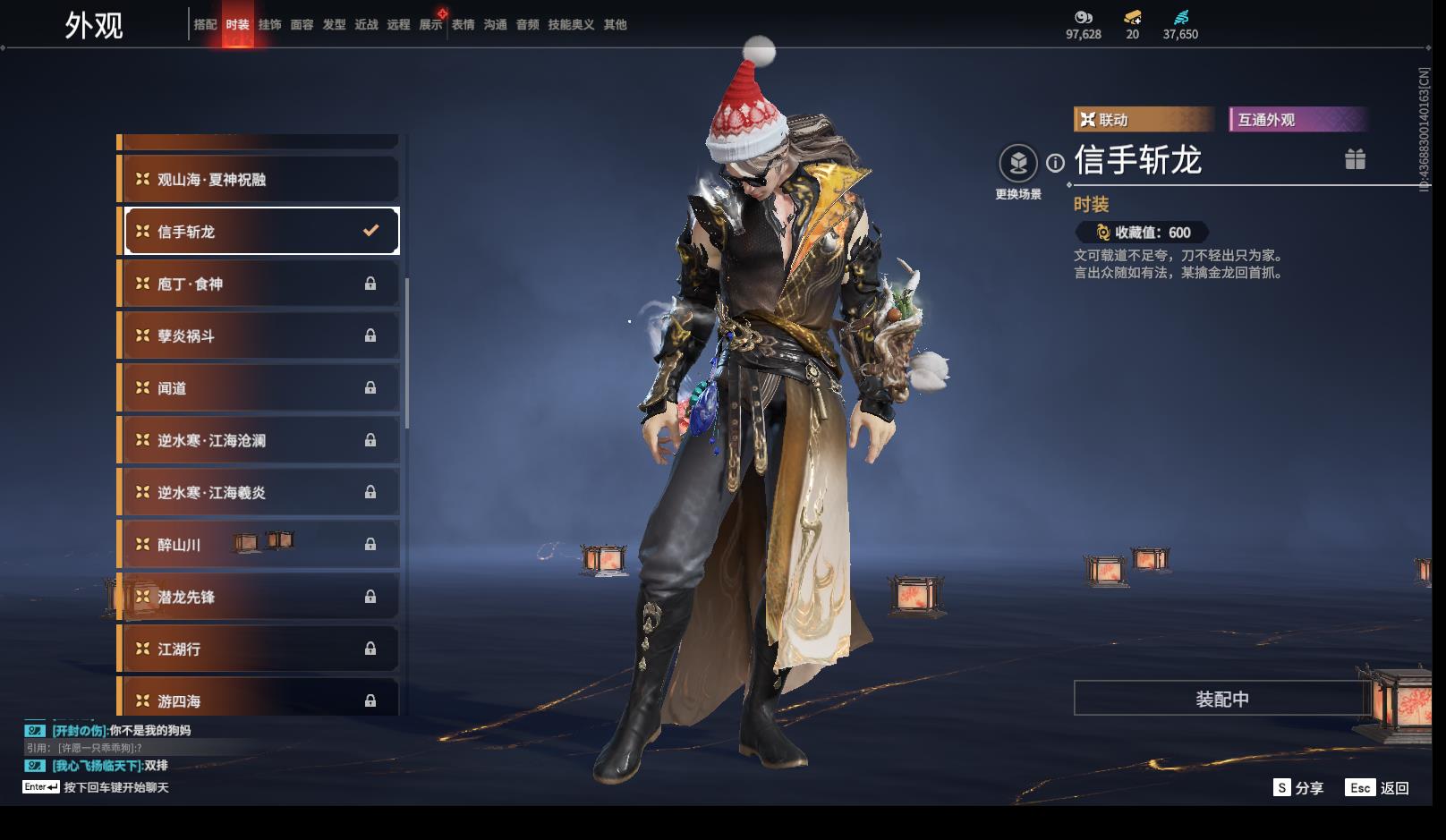Select the 面容 face tab
The width and height of the screenshot is (1446, 840).
(302, 25)
